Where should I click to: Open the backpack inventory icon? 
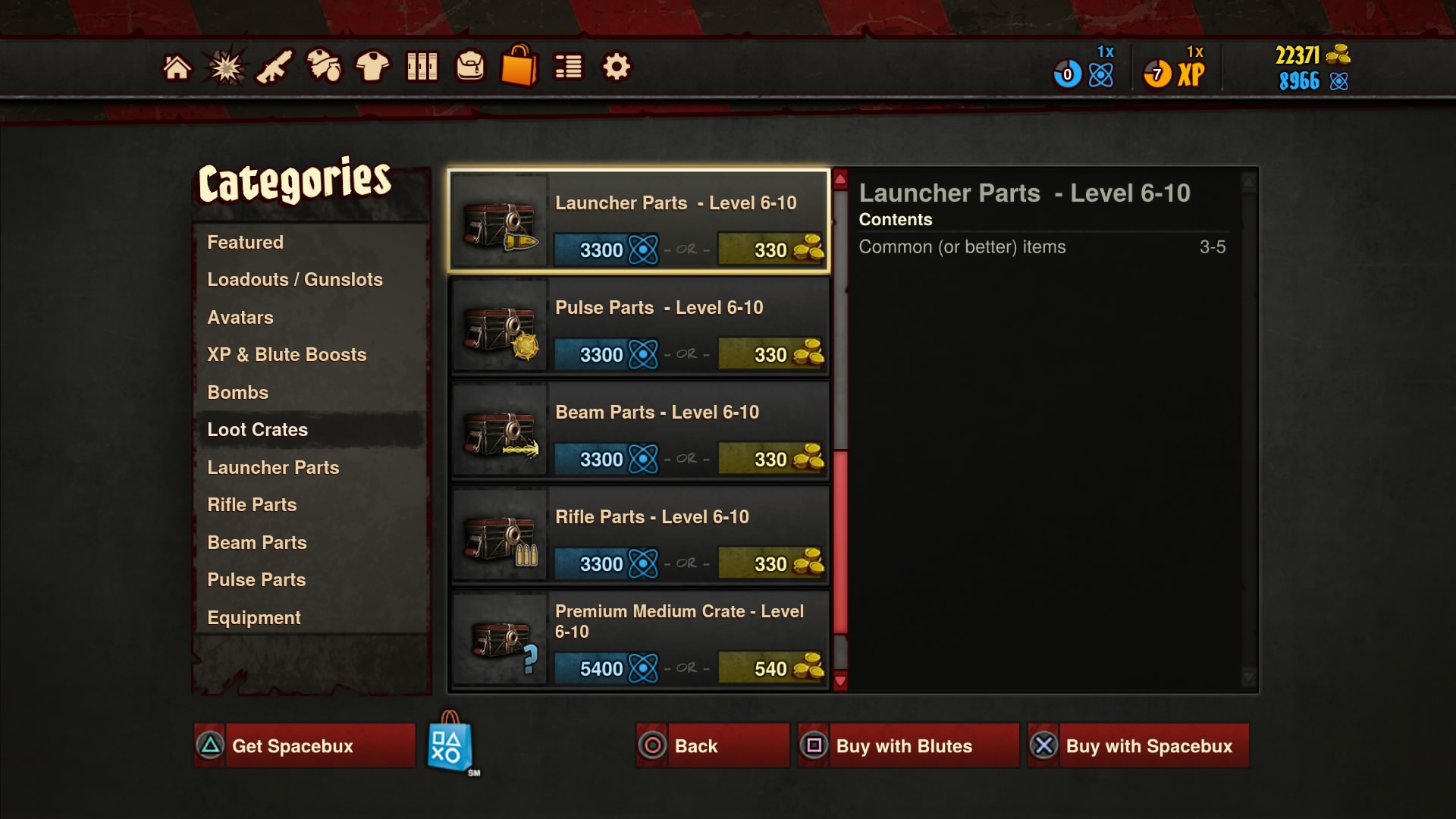pyautogui.click(x=471, y=67)
